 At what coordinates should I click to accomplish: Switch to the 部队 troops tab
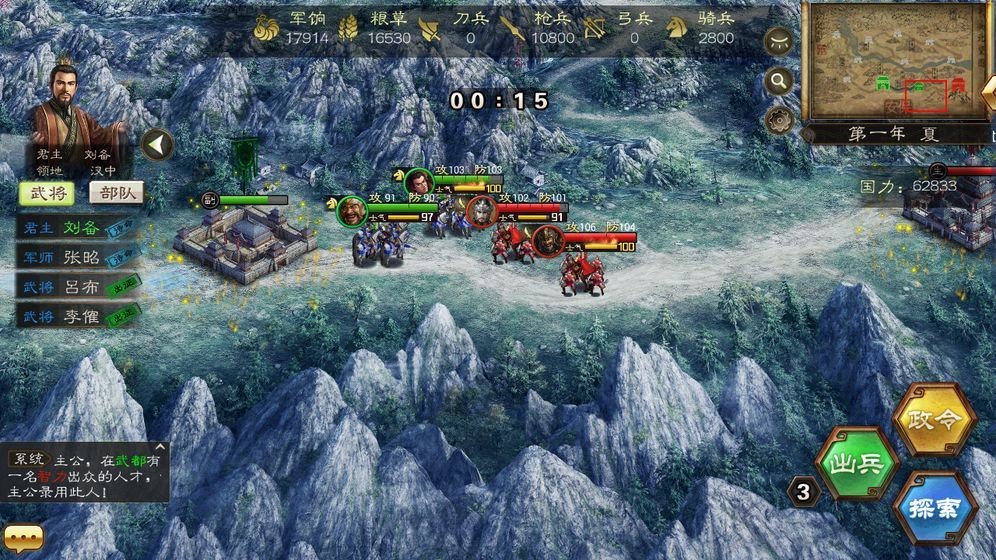click(x=116, y=193)
